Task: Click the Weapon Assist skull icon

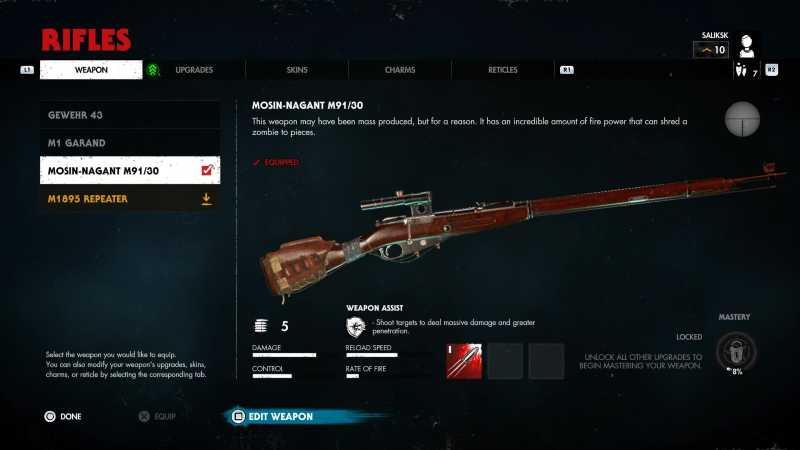Action: pos(355,327)
